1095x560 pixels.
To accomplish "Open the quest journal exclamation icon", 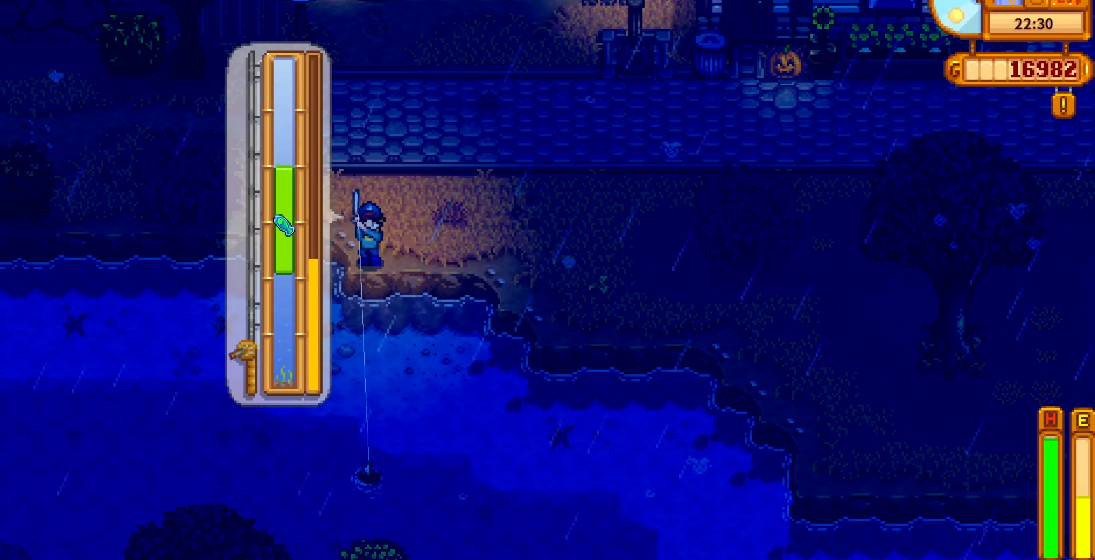I will pos(1063,104).
